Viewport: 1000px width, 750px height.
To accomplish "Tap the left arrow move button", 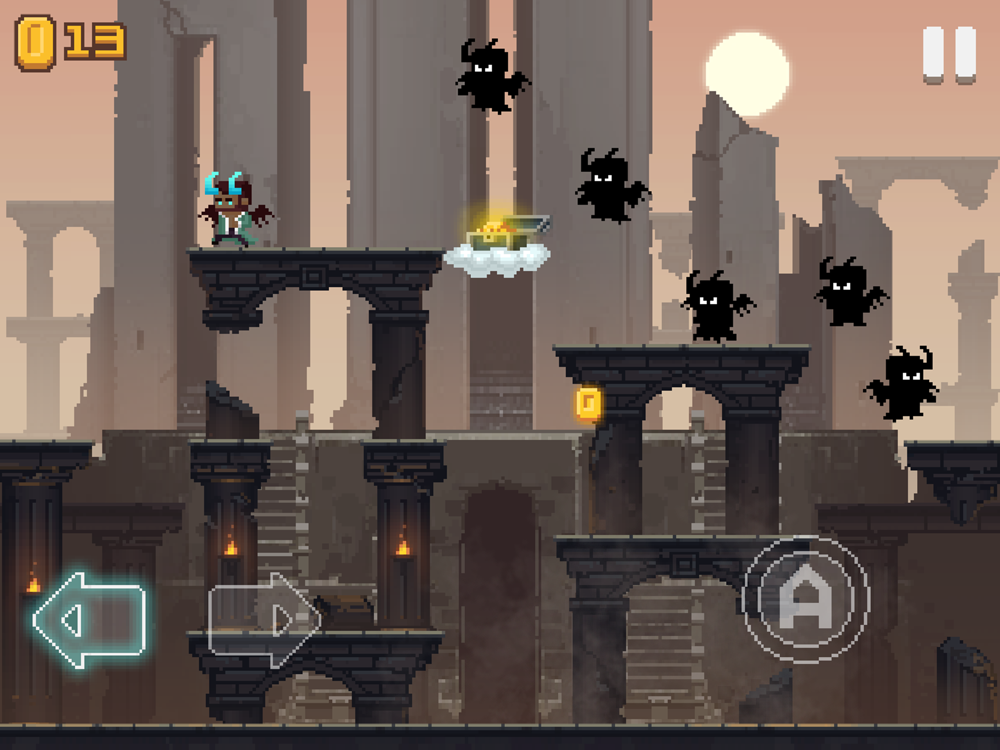I will coord(89,620).
